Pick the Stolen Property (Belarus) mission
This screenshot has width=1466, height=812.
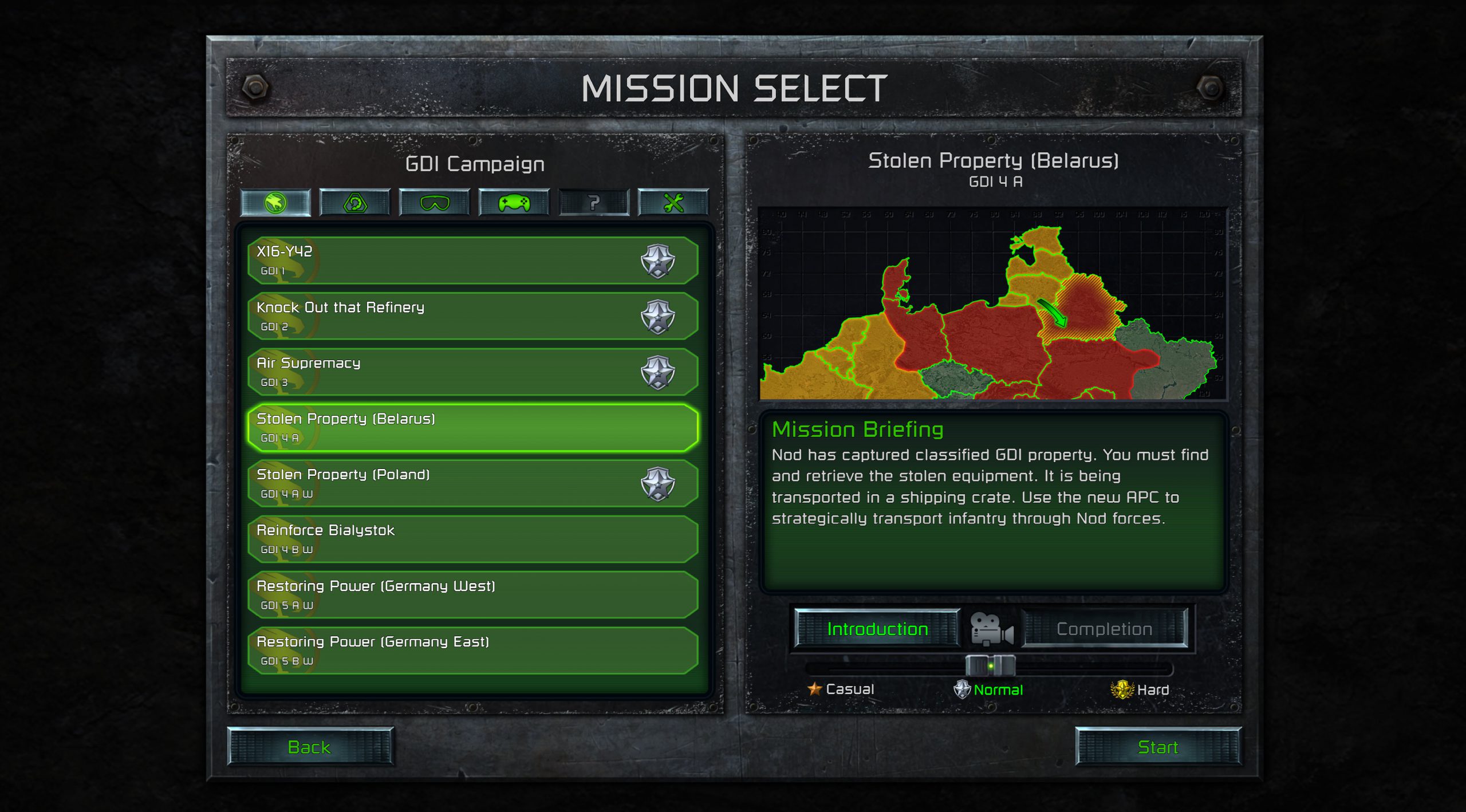(x=472, y=427)
